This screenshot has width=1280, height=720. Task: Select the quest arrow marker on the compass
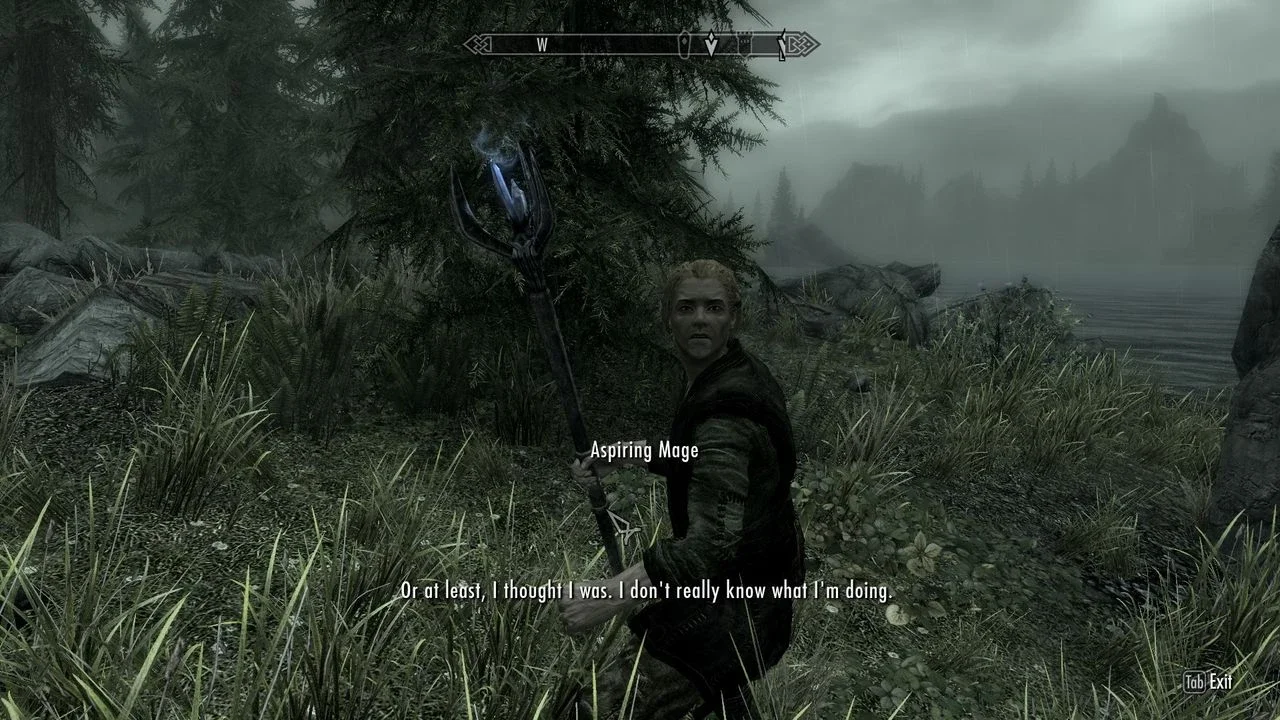pos(711,45)
